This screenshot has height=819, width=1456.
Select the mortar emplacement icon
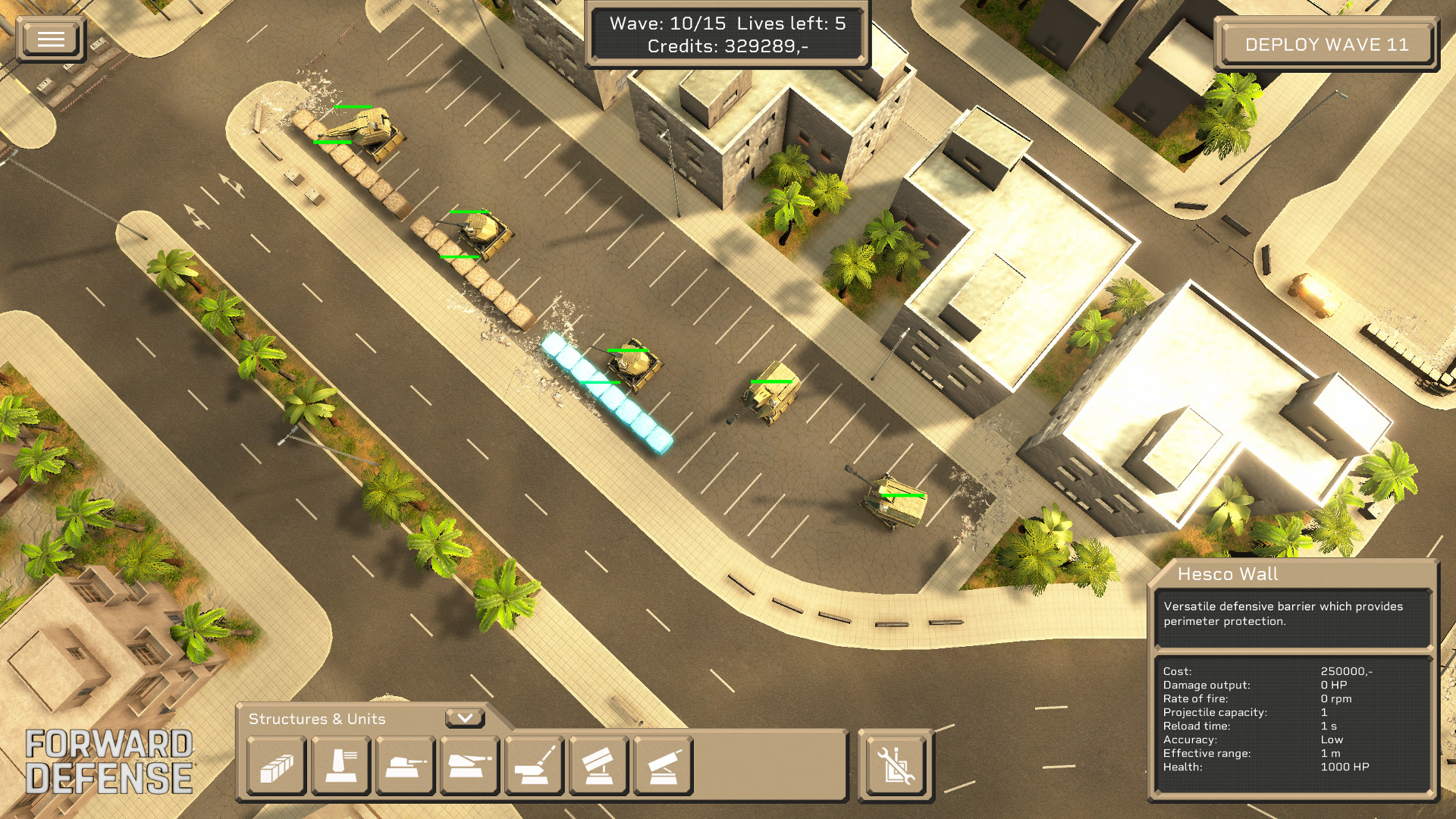(x=663, y=767)
